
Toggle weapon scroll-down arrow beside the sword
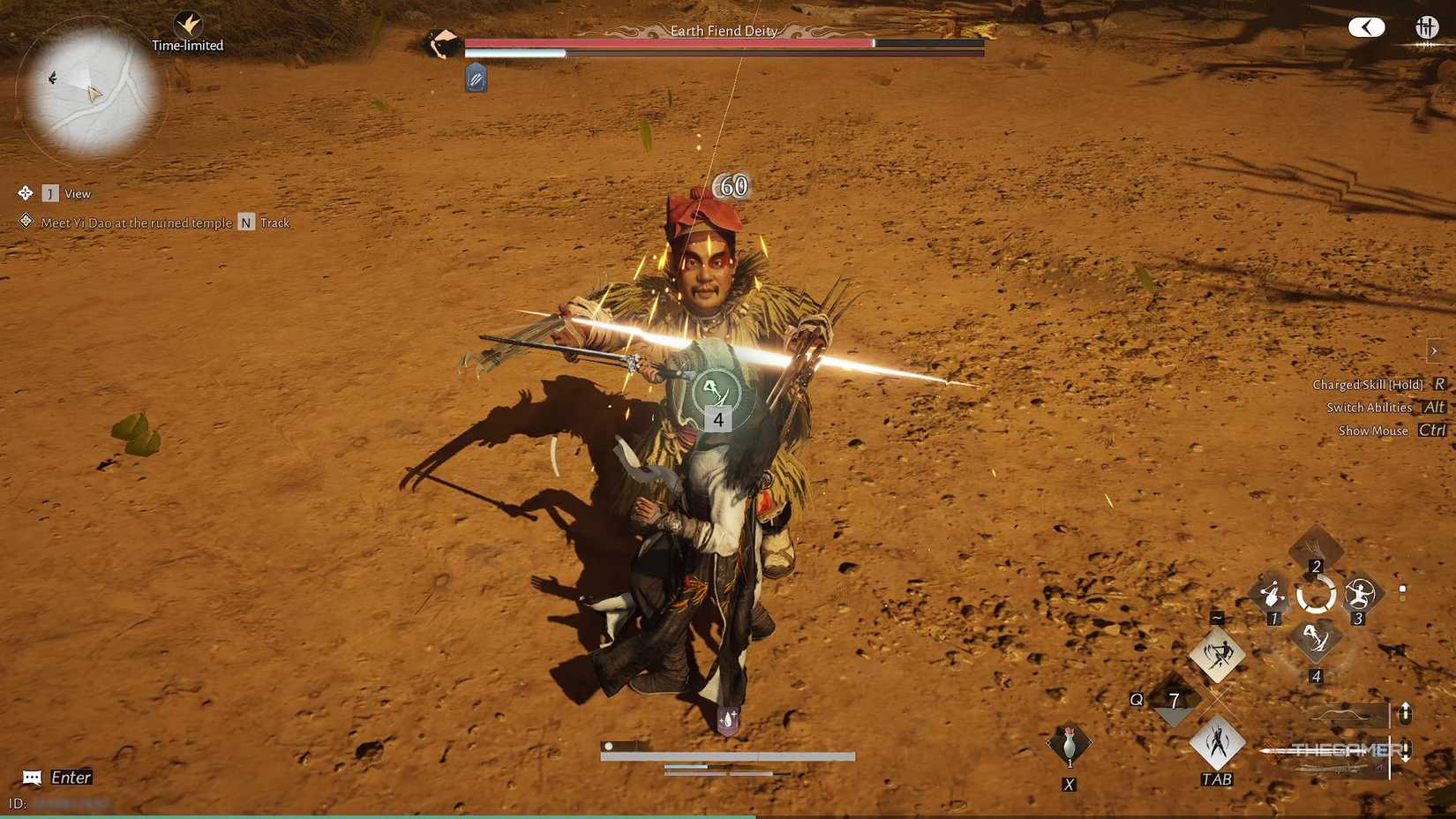point(1407,751)
